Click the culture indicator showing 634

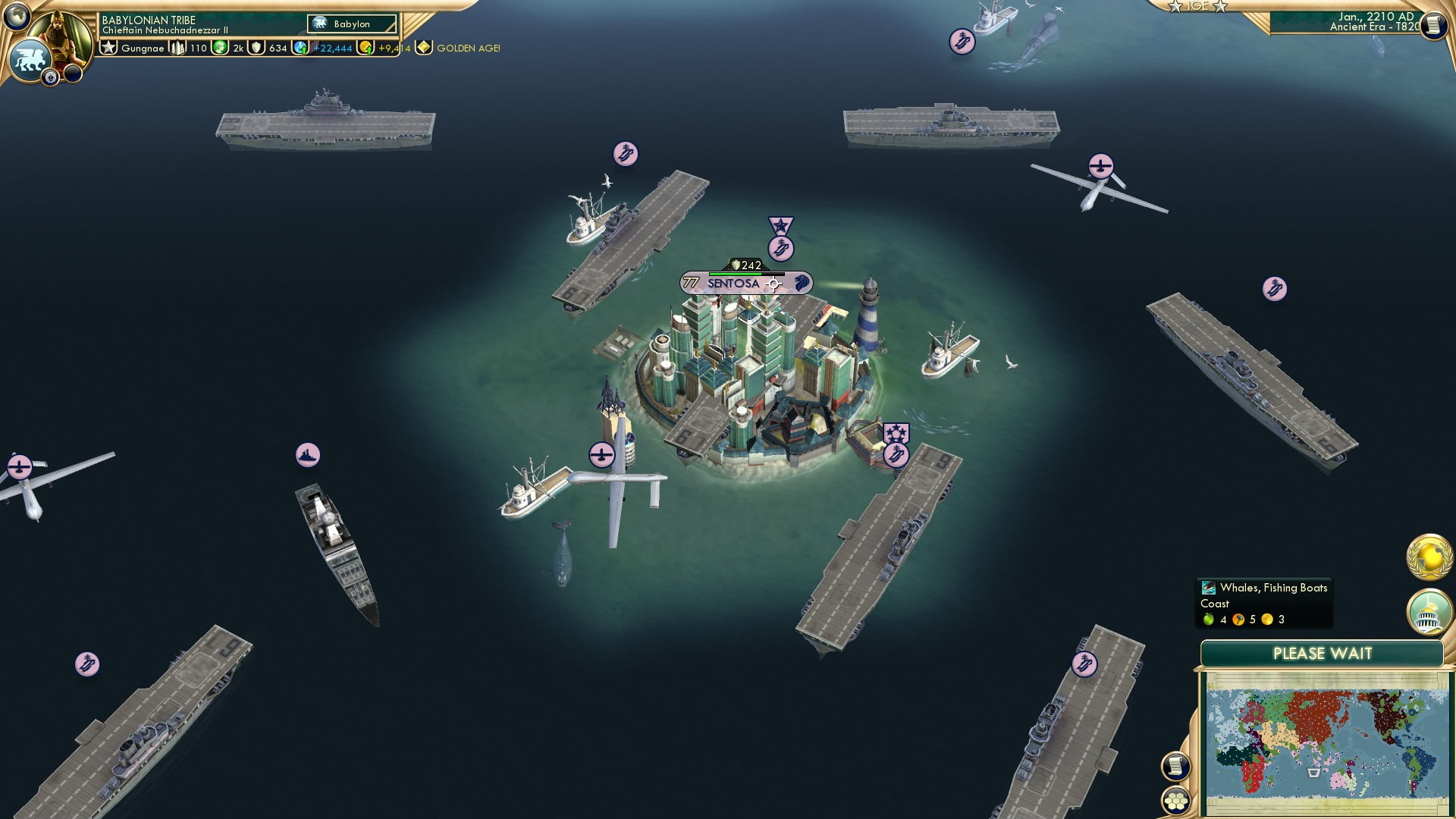point(276,47)
